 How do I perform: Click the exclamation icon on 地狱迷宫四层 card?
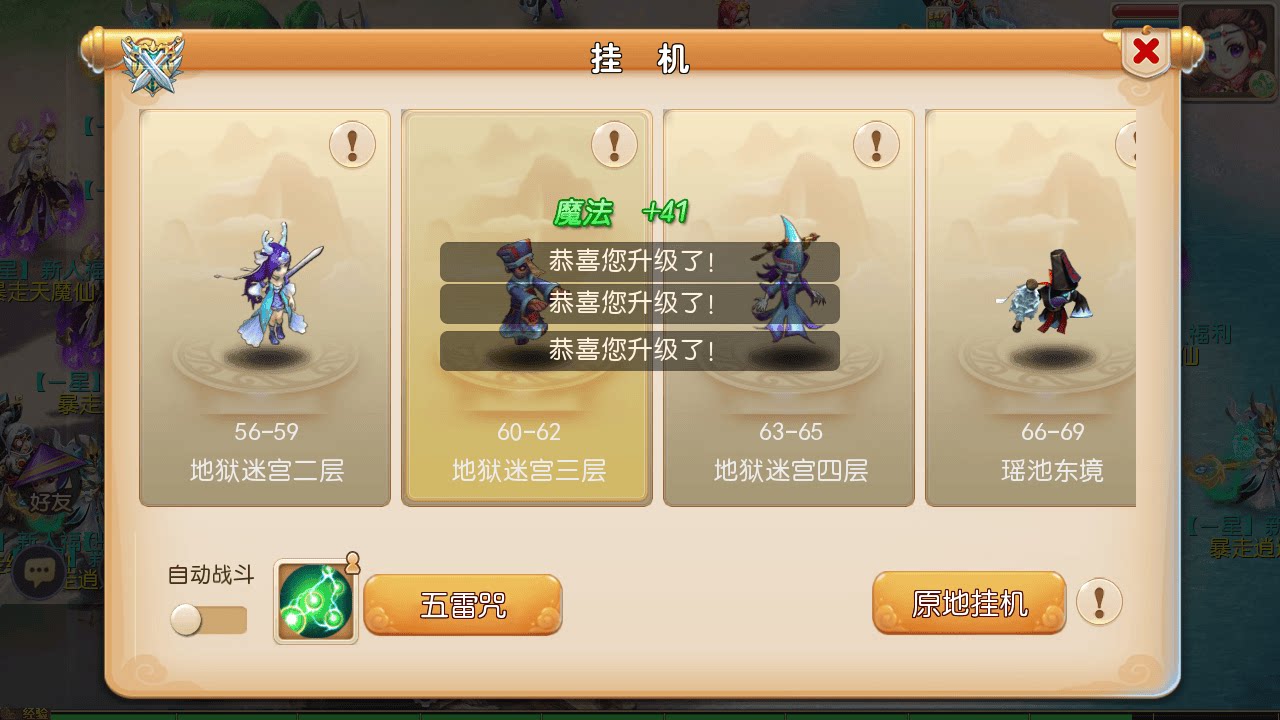(876, 144)
